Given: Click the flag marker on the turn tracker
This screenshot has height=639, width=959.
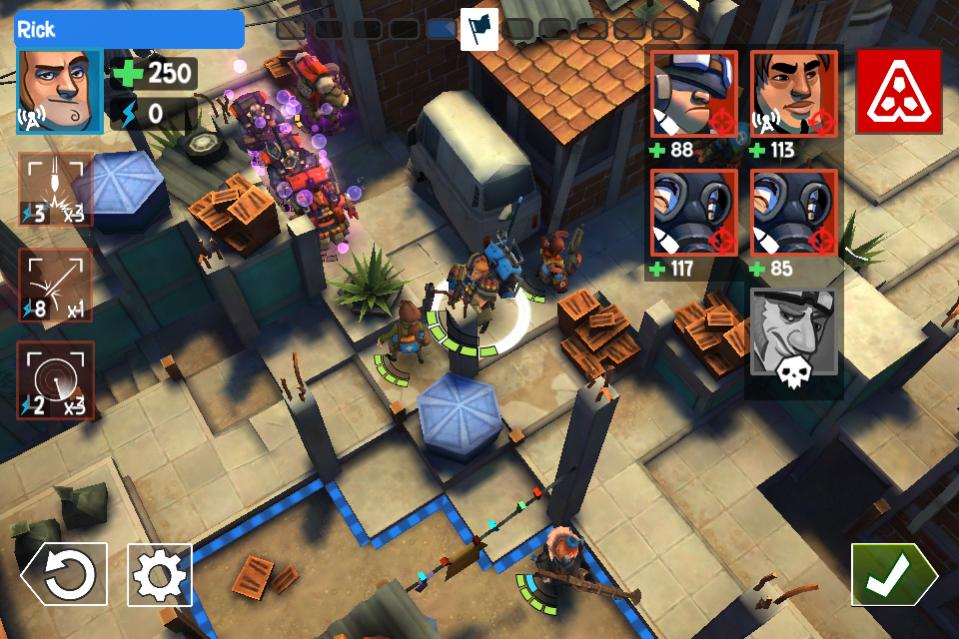Looking at the screenshot, I should 479,28.
